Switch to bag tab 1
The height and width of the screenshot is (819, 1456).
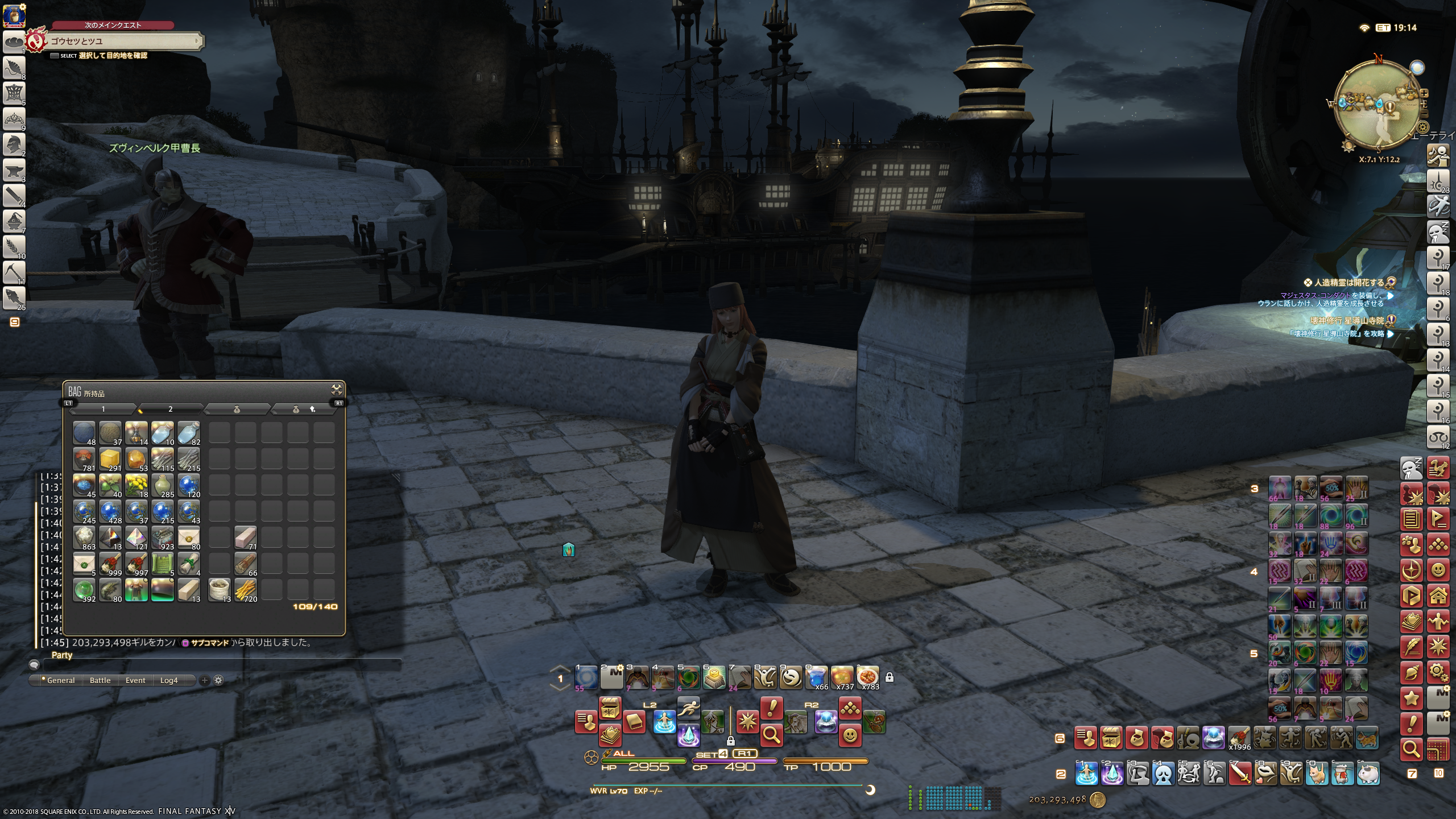click(x=103, y=409)
